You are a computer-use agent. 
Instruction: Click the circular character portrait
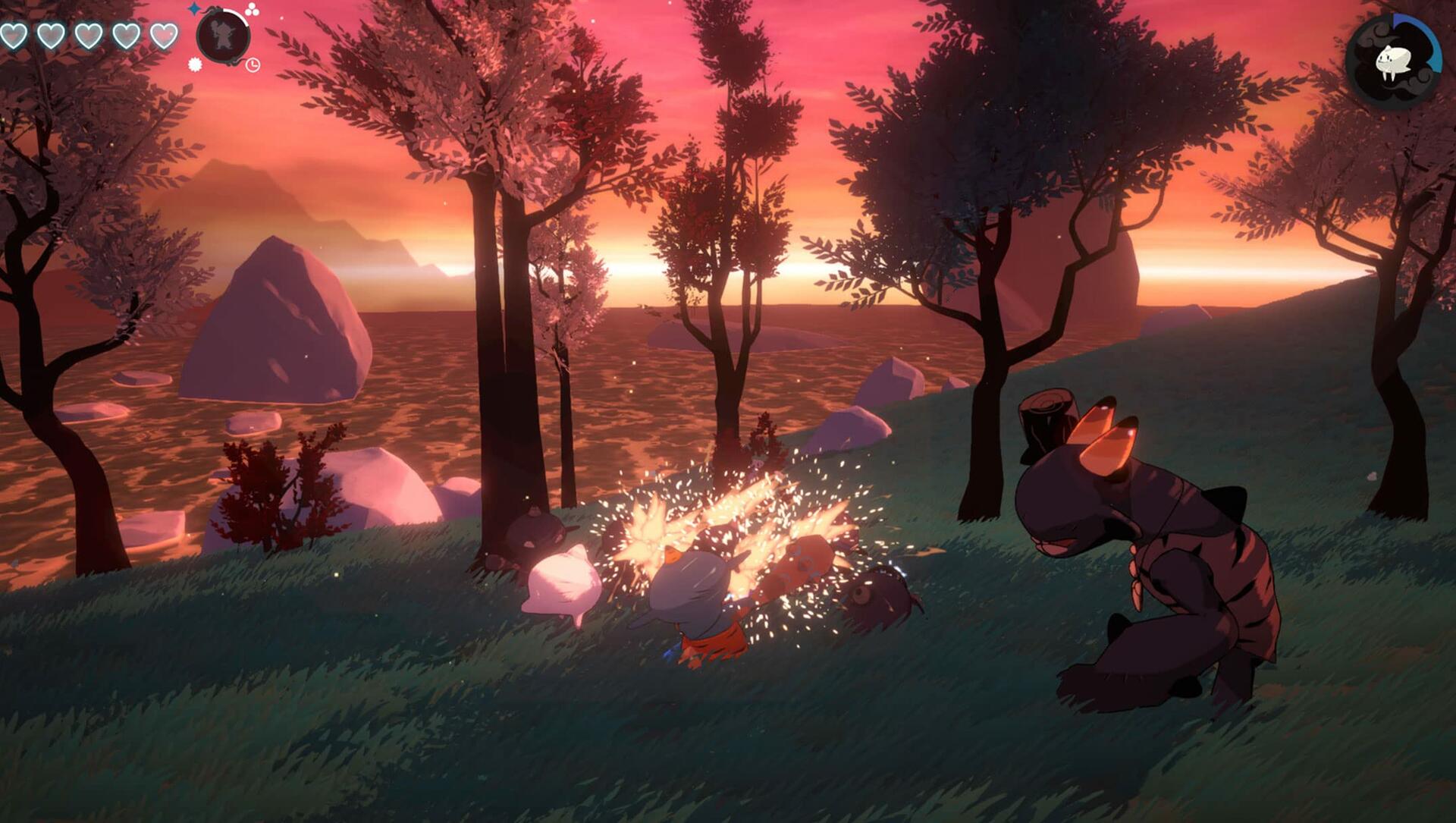coord(222,36)
